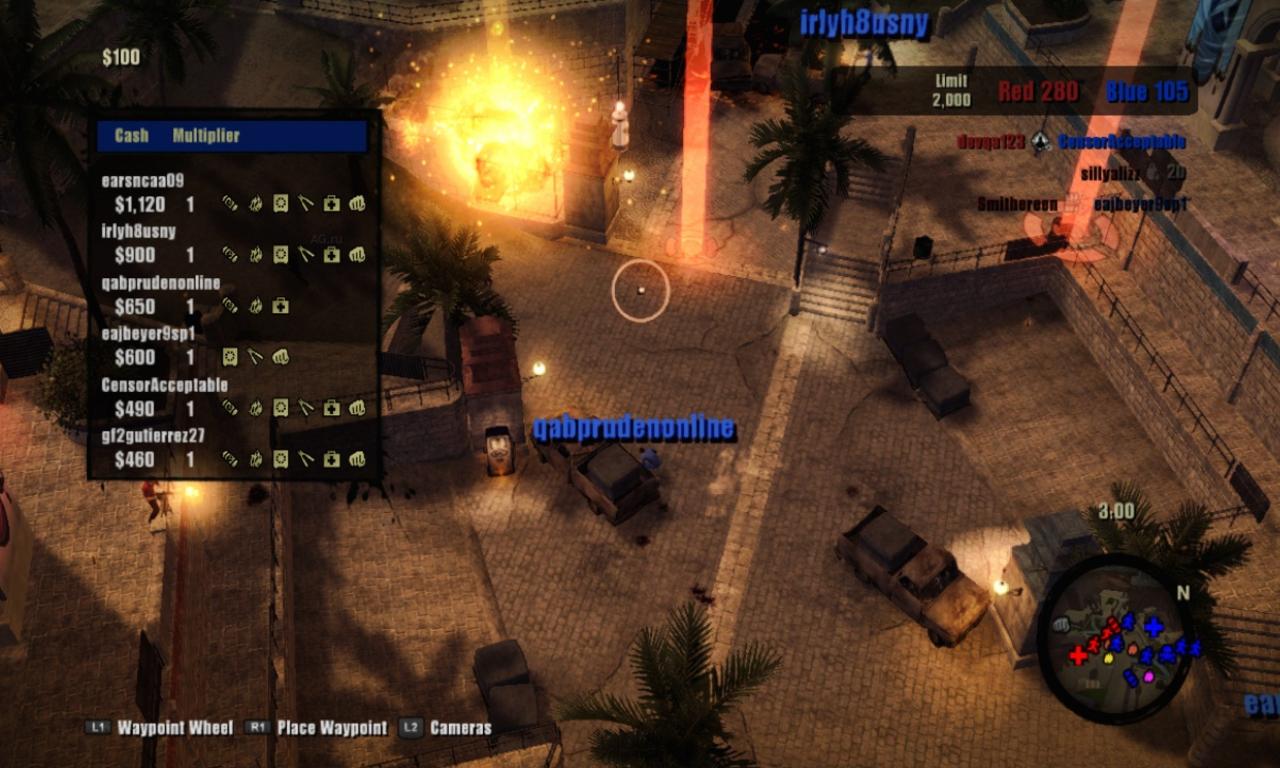Select the switchblade icon in CensorAcceptable's row
The height and width of the screenshot is (768, 1280).
point(306,407)
